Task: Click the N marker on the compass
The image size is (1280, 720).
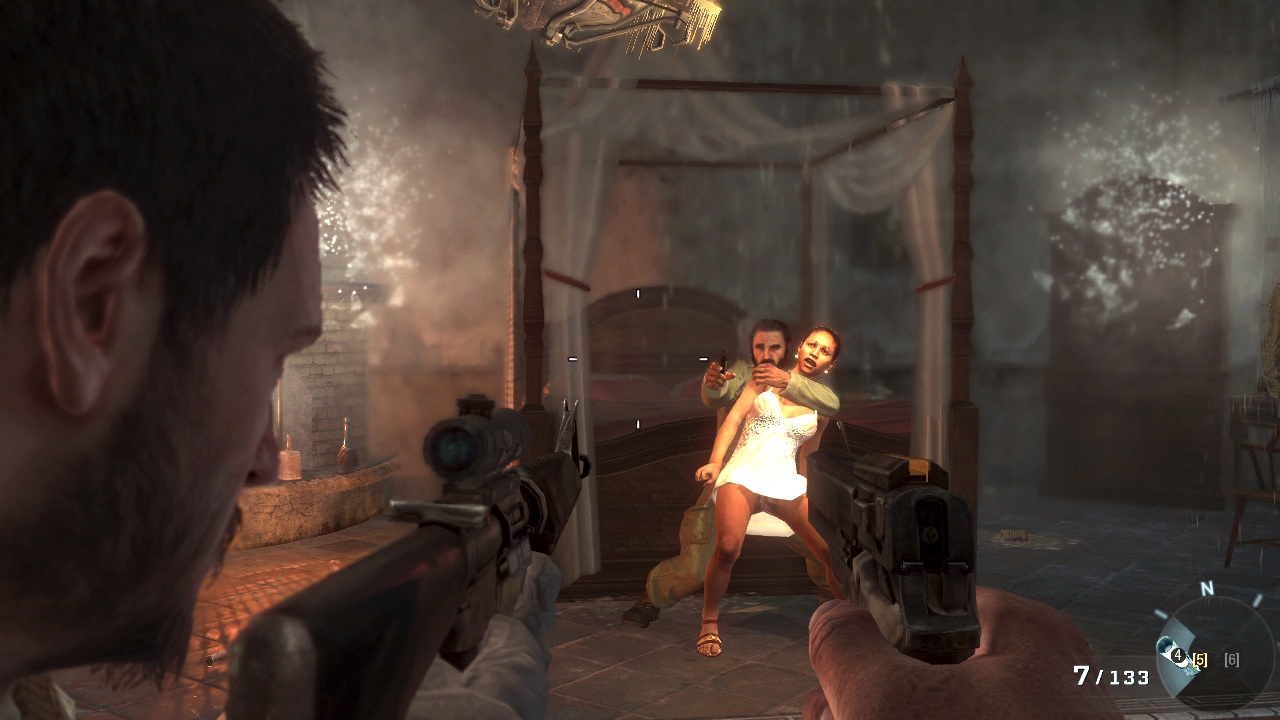Action: tap(1207, 589)
